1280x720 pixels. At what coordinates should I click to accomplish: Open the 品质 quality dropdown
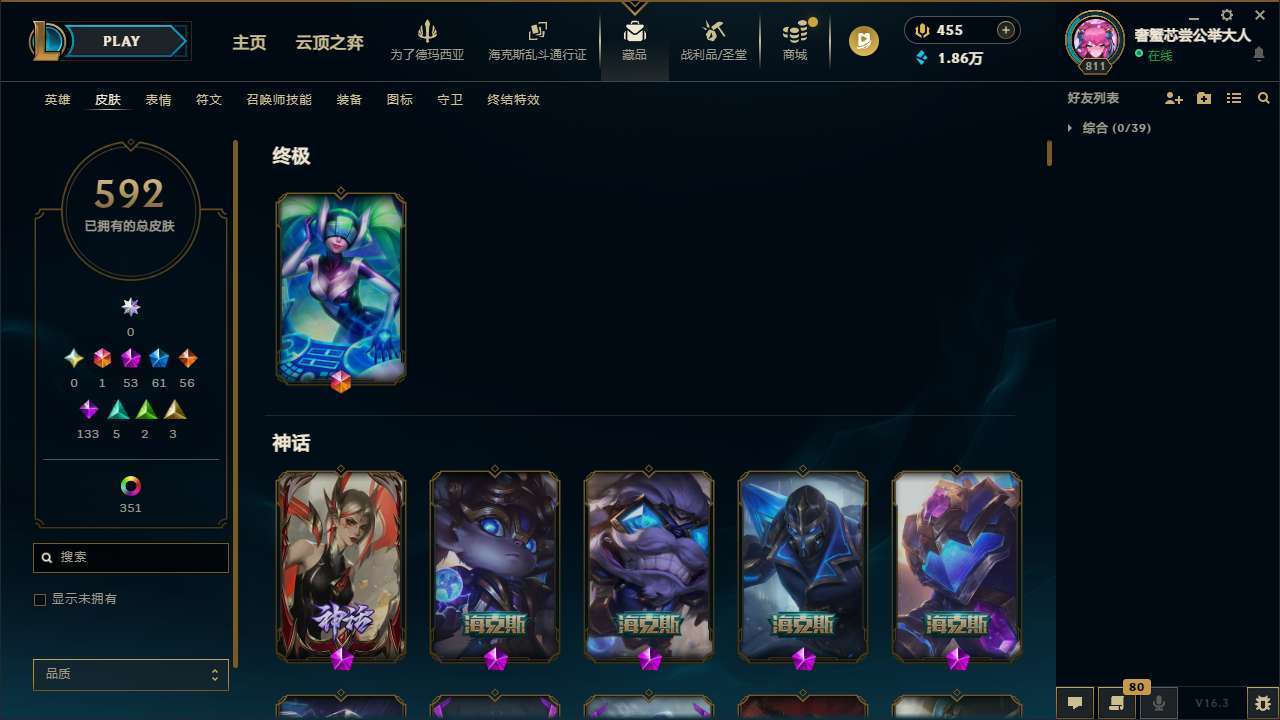pos(130,674)
